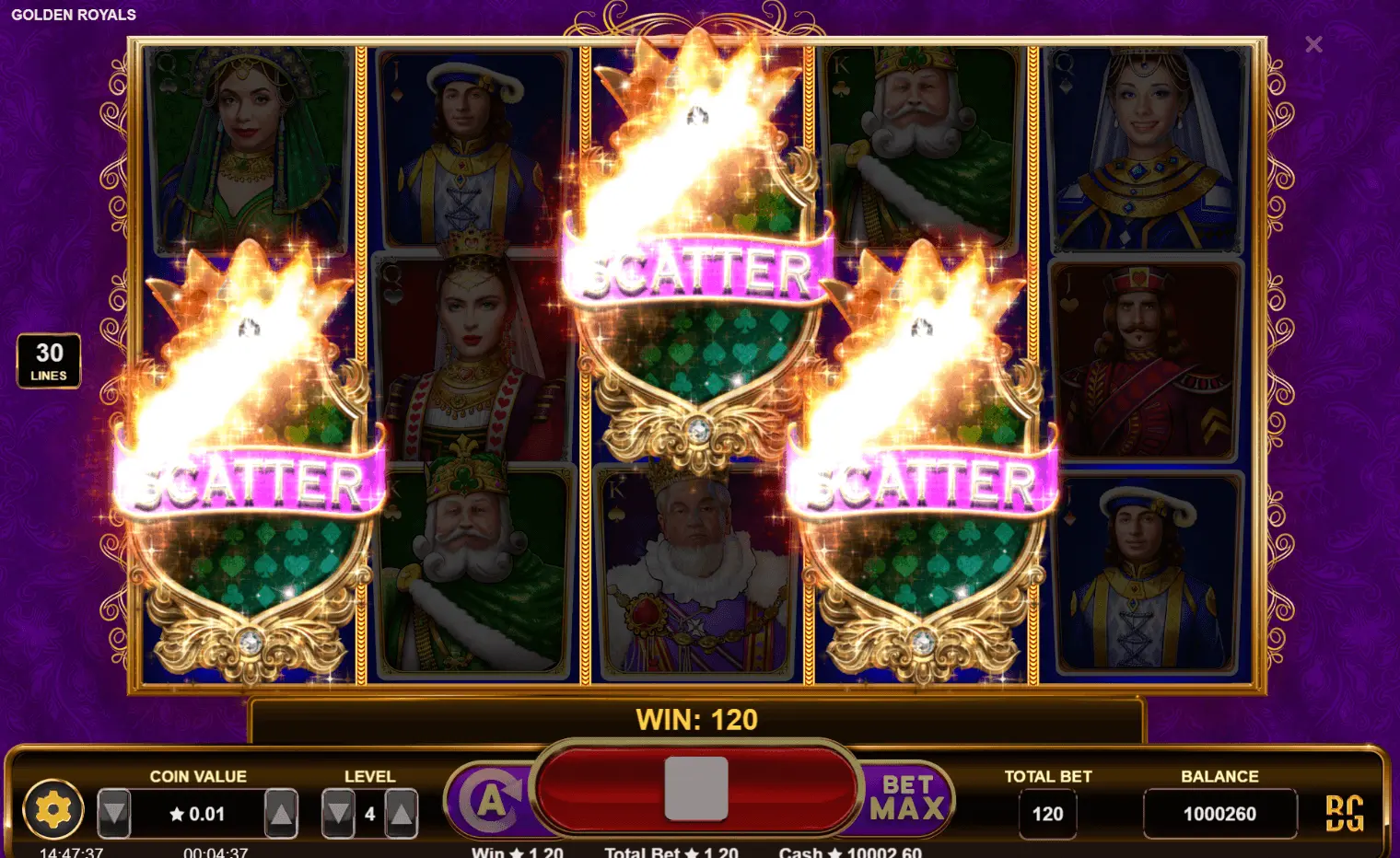Show the 30 lines paylines indicator
The height and width of the screenshot is (858, 1400).
(x=49, y=361)
